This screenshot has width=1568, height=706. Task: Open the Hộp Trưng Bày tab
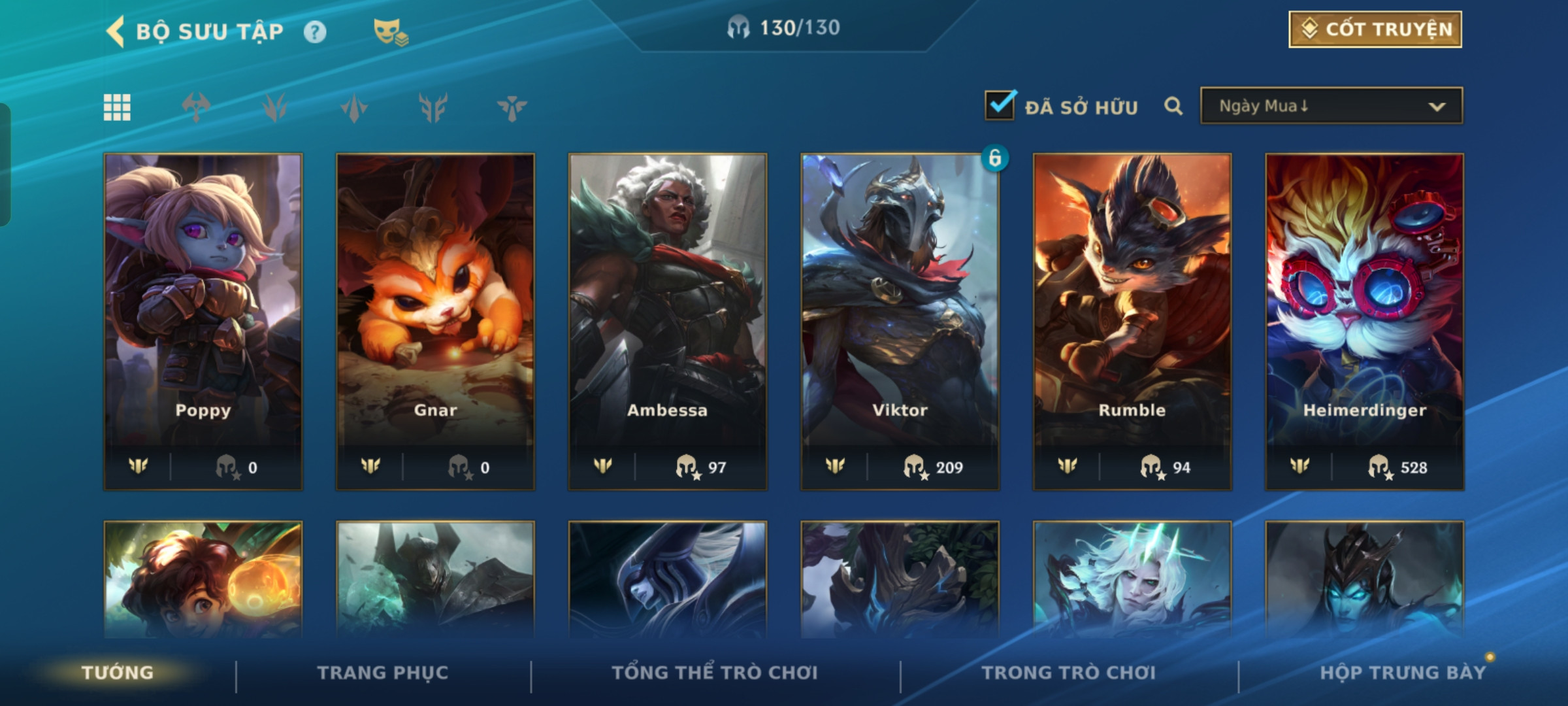1403,673
